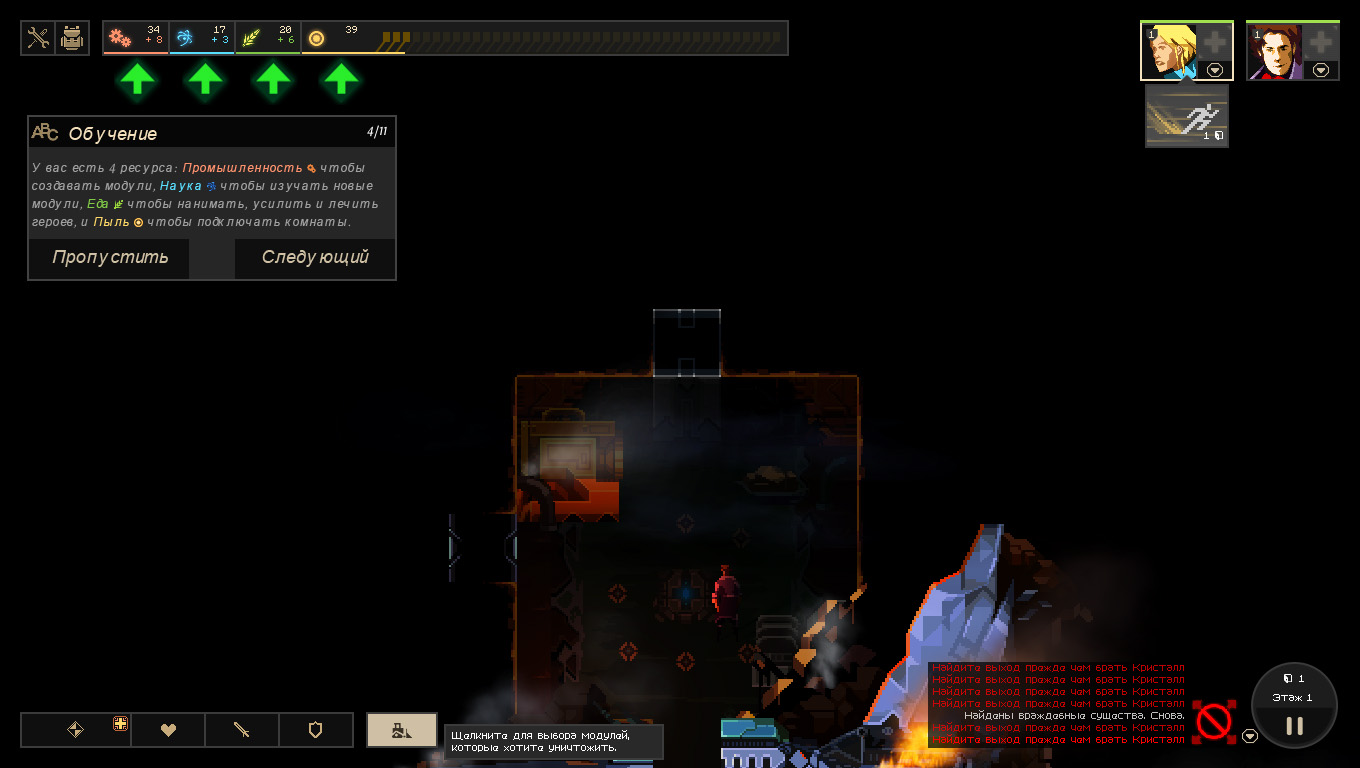Viewport: 1360px width, 768px height.
Task: Activate the sprint running-man skill
Action: pyautogui.click(x=1186, y=116)
